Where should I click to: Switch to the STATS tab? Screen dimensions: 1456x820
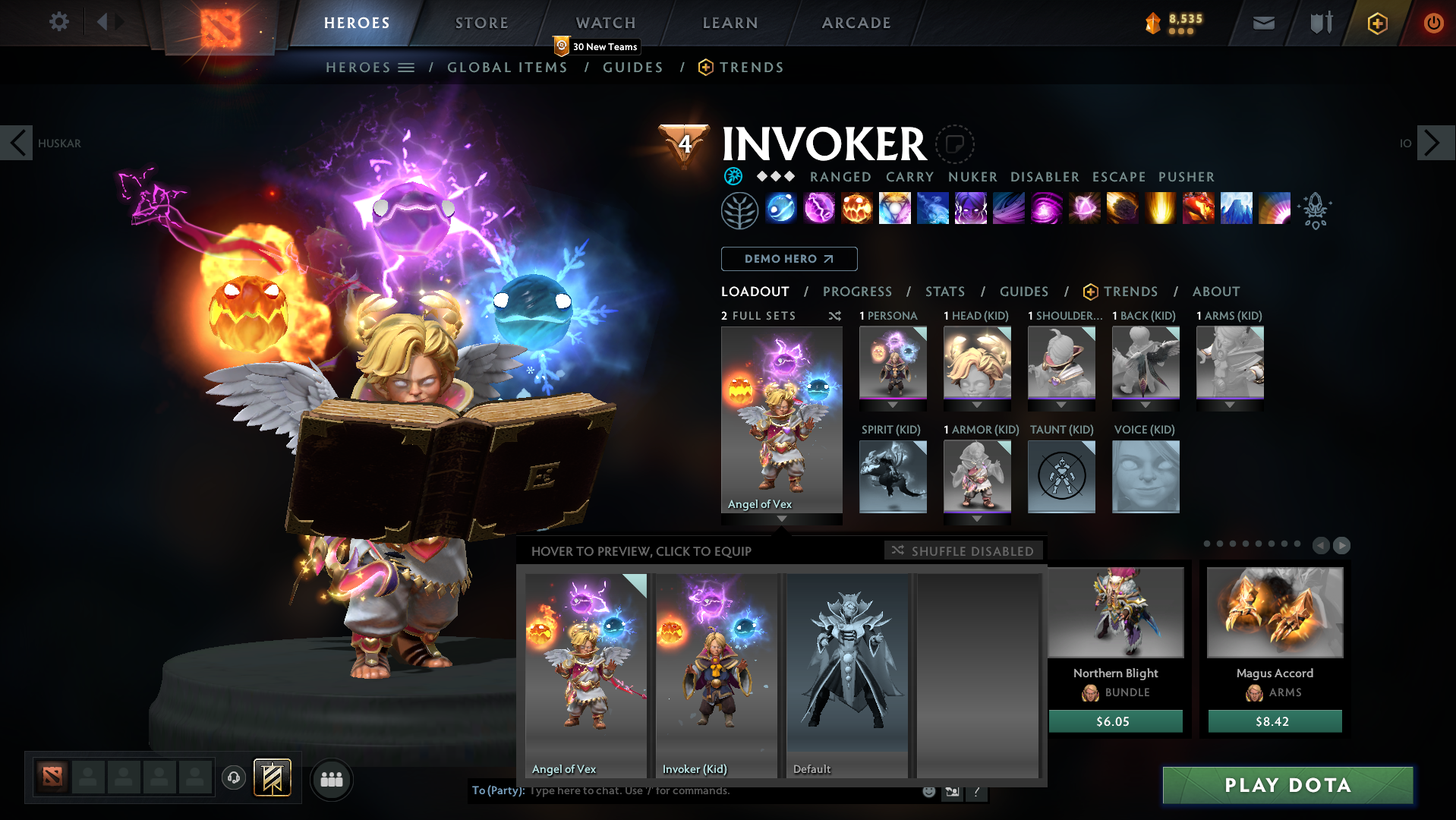click(944, 292)
